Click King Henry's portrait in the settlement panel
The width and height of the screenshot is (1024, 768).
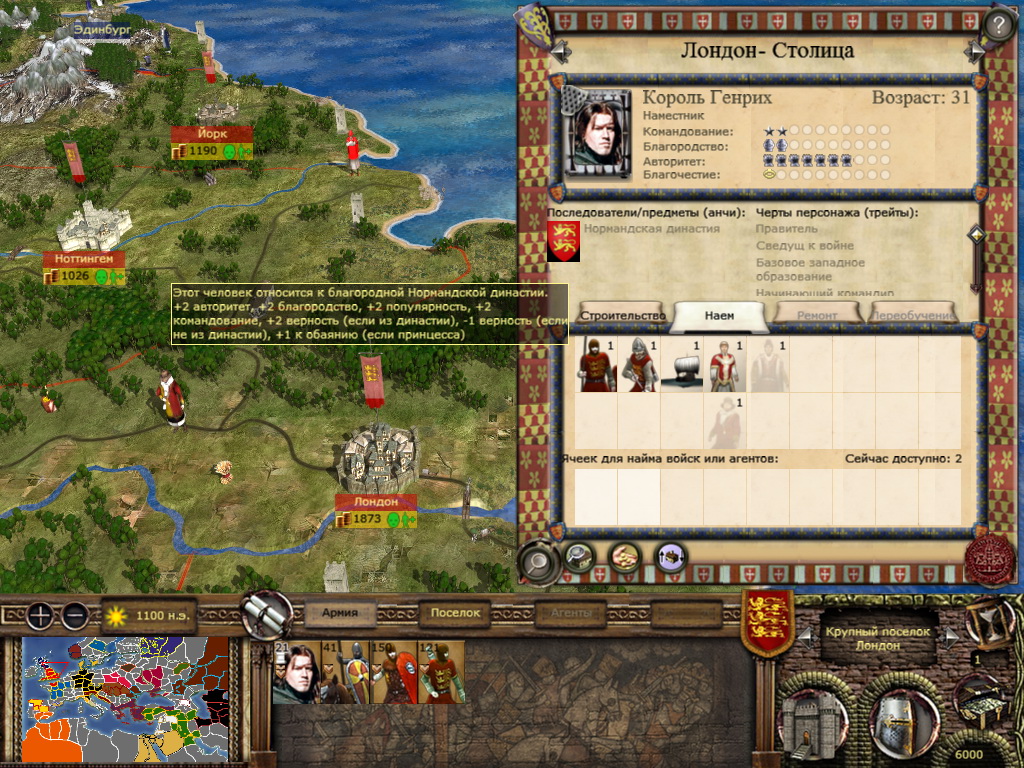point(598,131)
